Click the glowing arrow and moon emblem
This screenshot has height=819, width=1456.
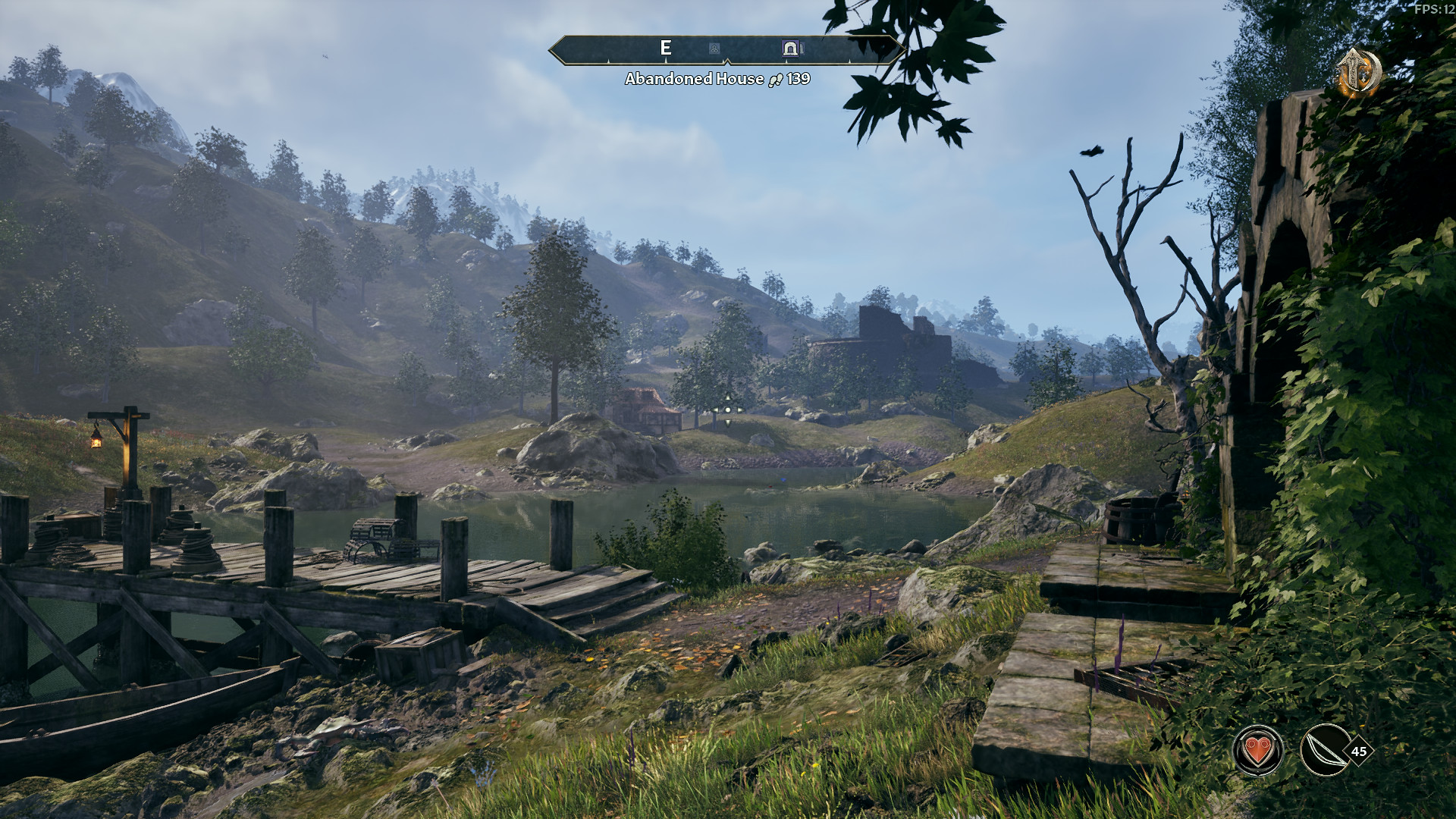1357,71
